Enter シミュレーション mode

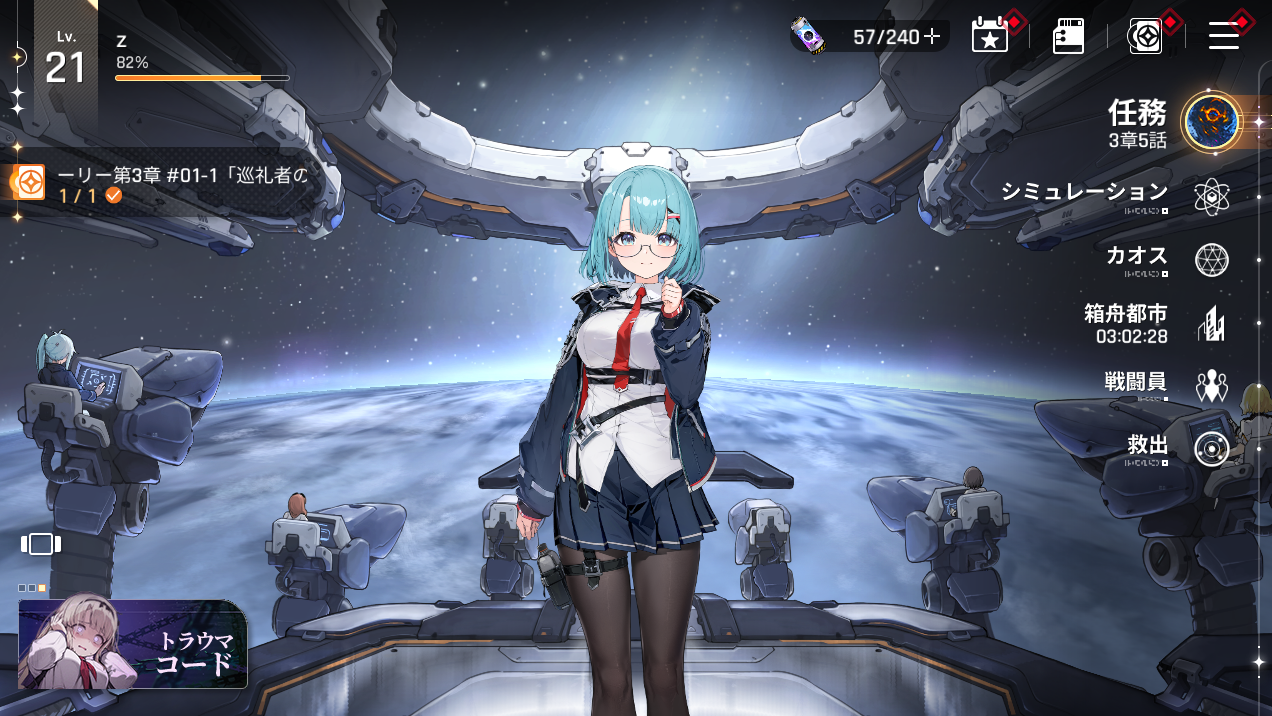coord(1211,197)
